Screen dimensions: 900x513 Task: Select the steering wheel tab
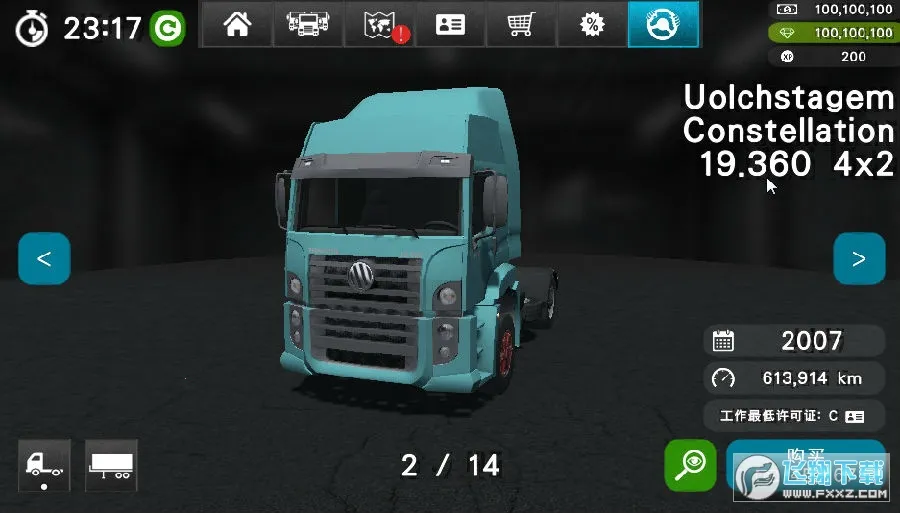point(663,25)
